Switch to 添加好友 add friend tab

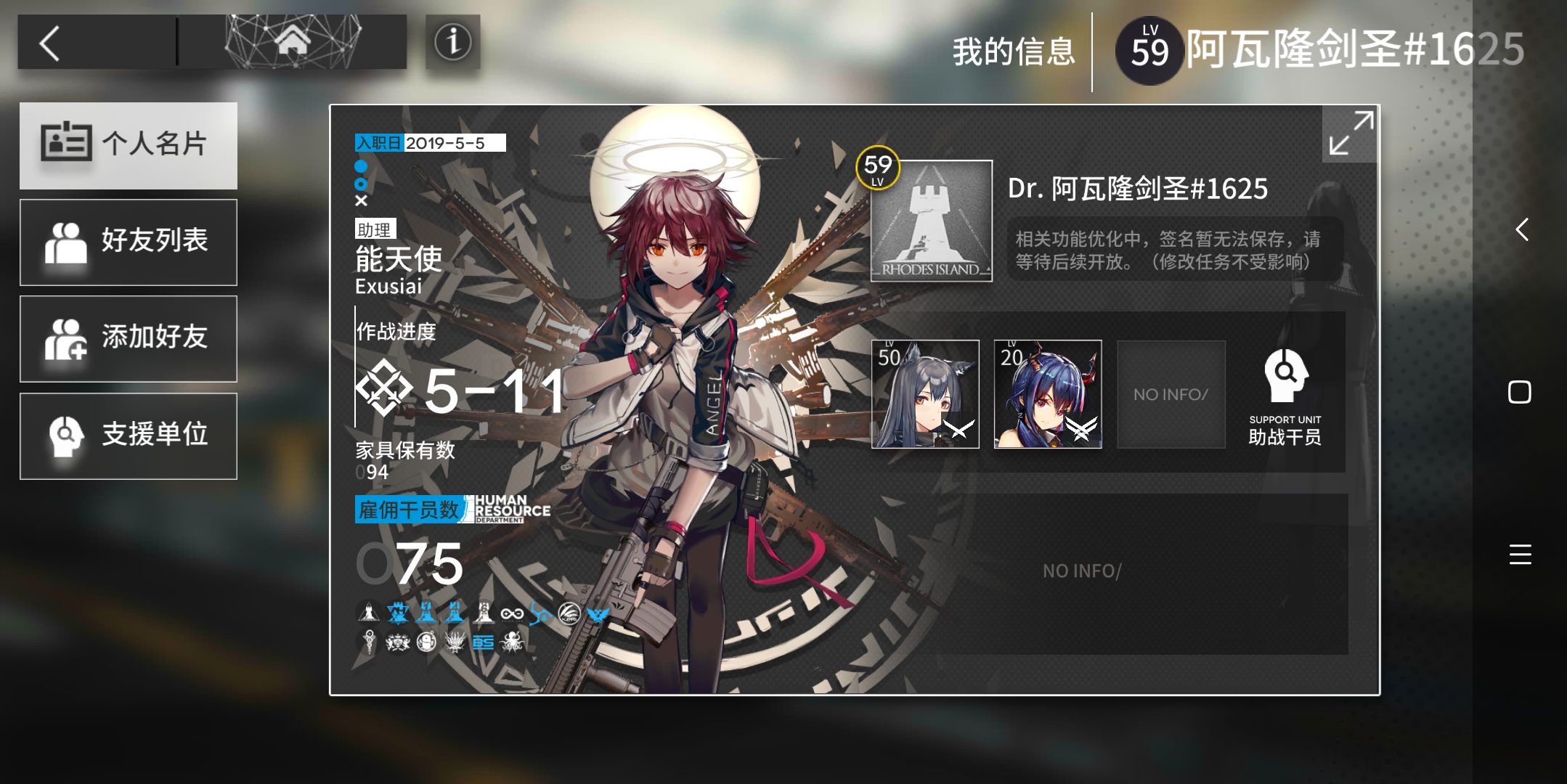129,338
